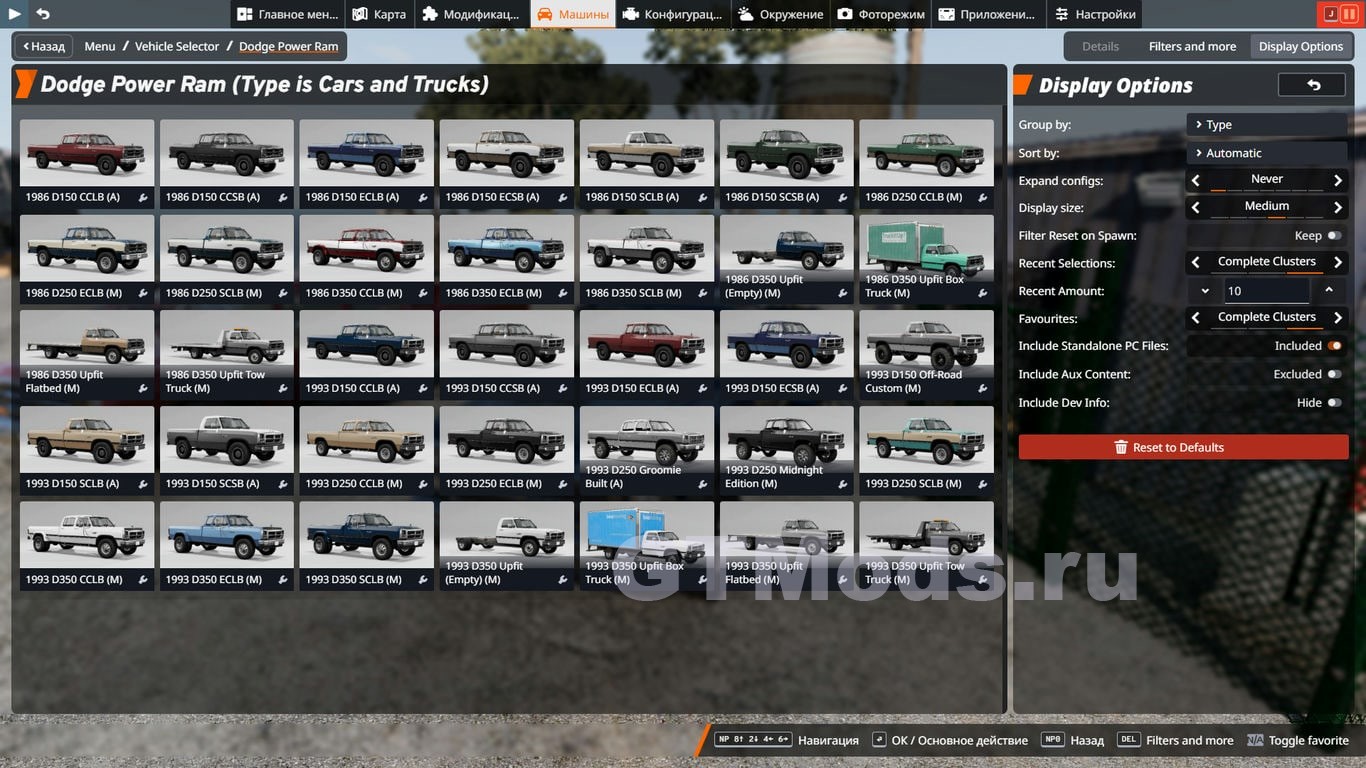Viewport: 1366px width, 768px height.
Task: Open the Фоторежим tab
Action: (881, 14)
